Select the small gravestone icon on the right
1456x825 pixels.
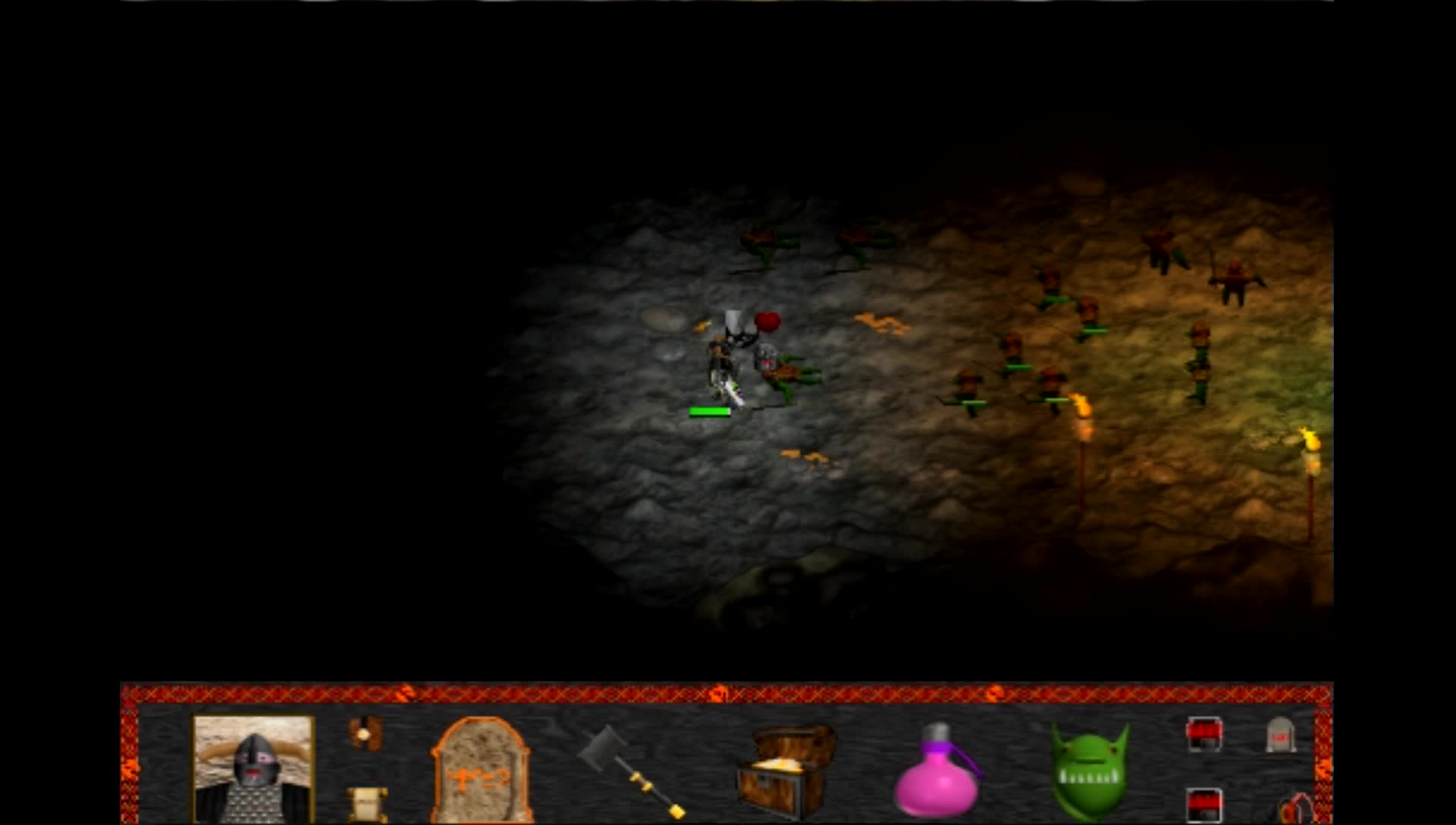pos(1282,736)
